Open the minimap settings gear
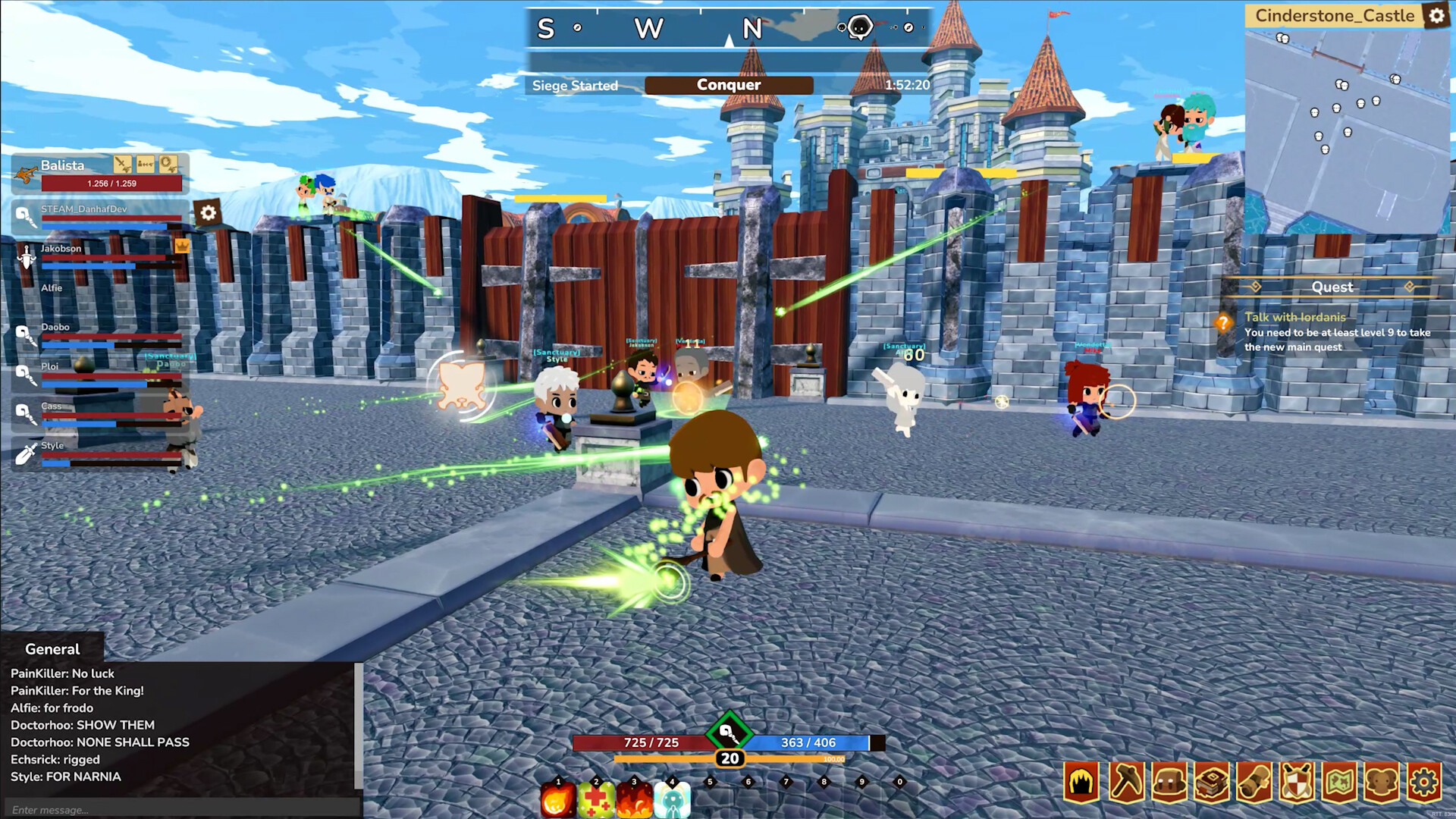1456x819 pixels. [1438, 16]
